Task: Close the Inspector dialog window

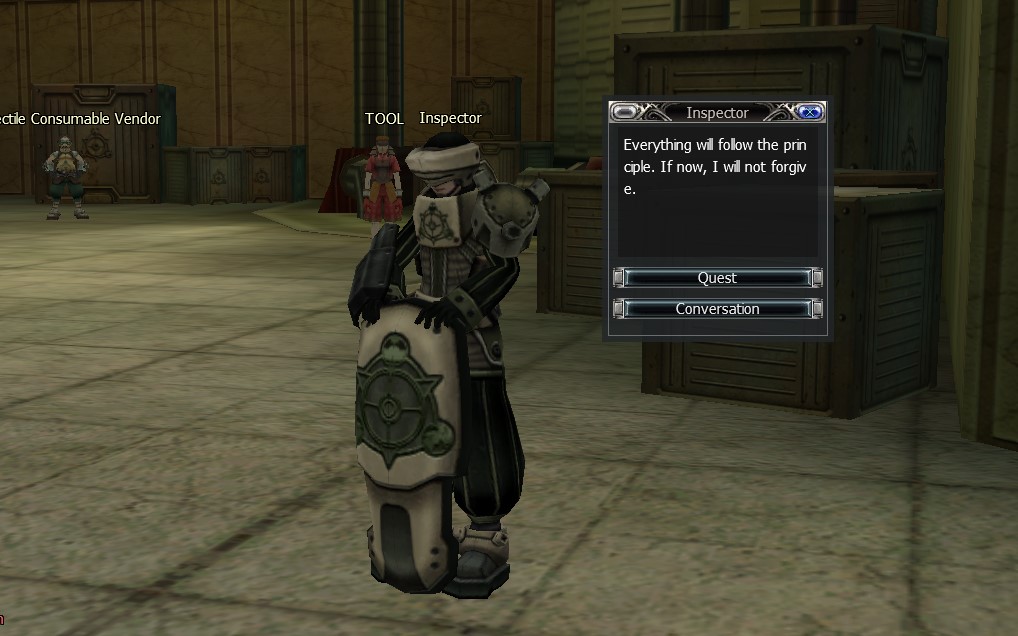Action: point(810,112)
